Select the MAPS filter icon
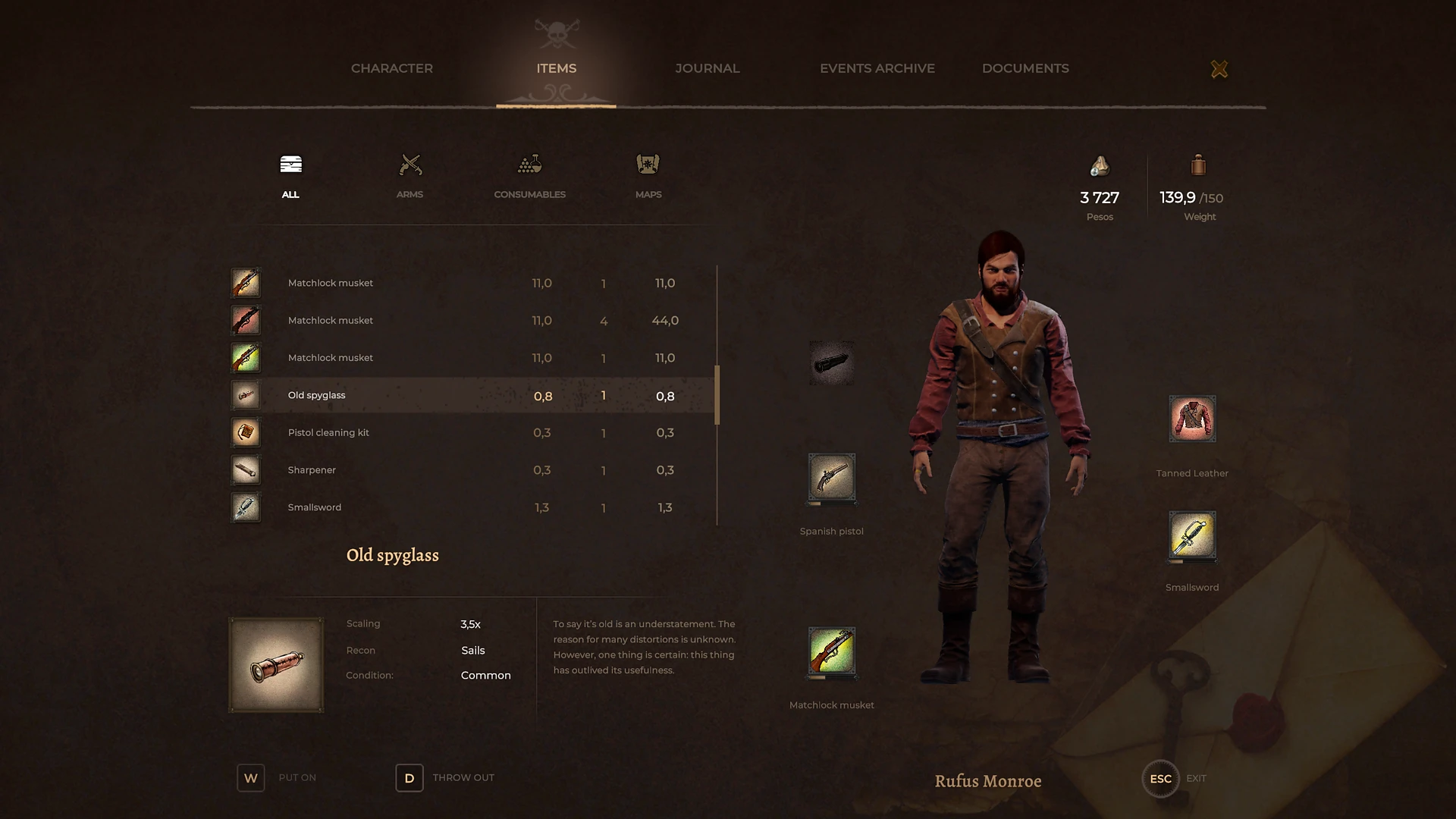 pyautogui.click(x=647, y=165)
